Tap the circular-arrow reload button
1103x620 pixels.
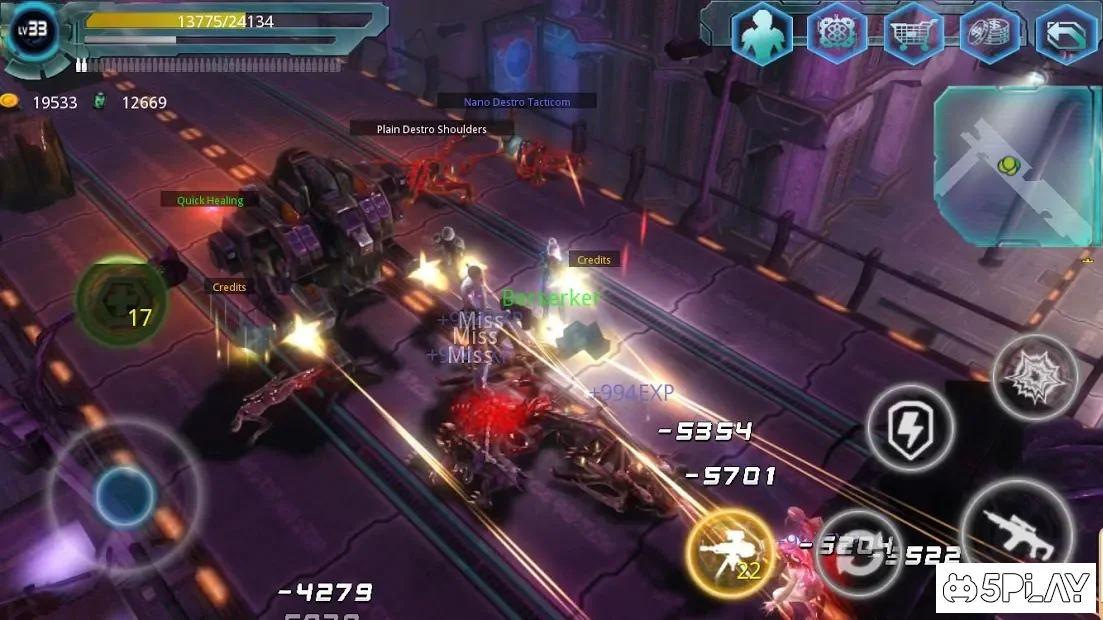pos(859,554)
